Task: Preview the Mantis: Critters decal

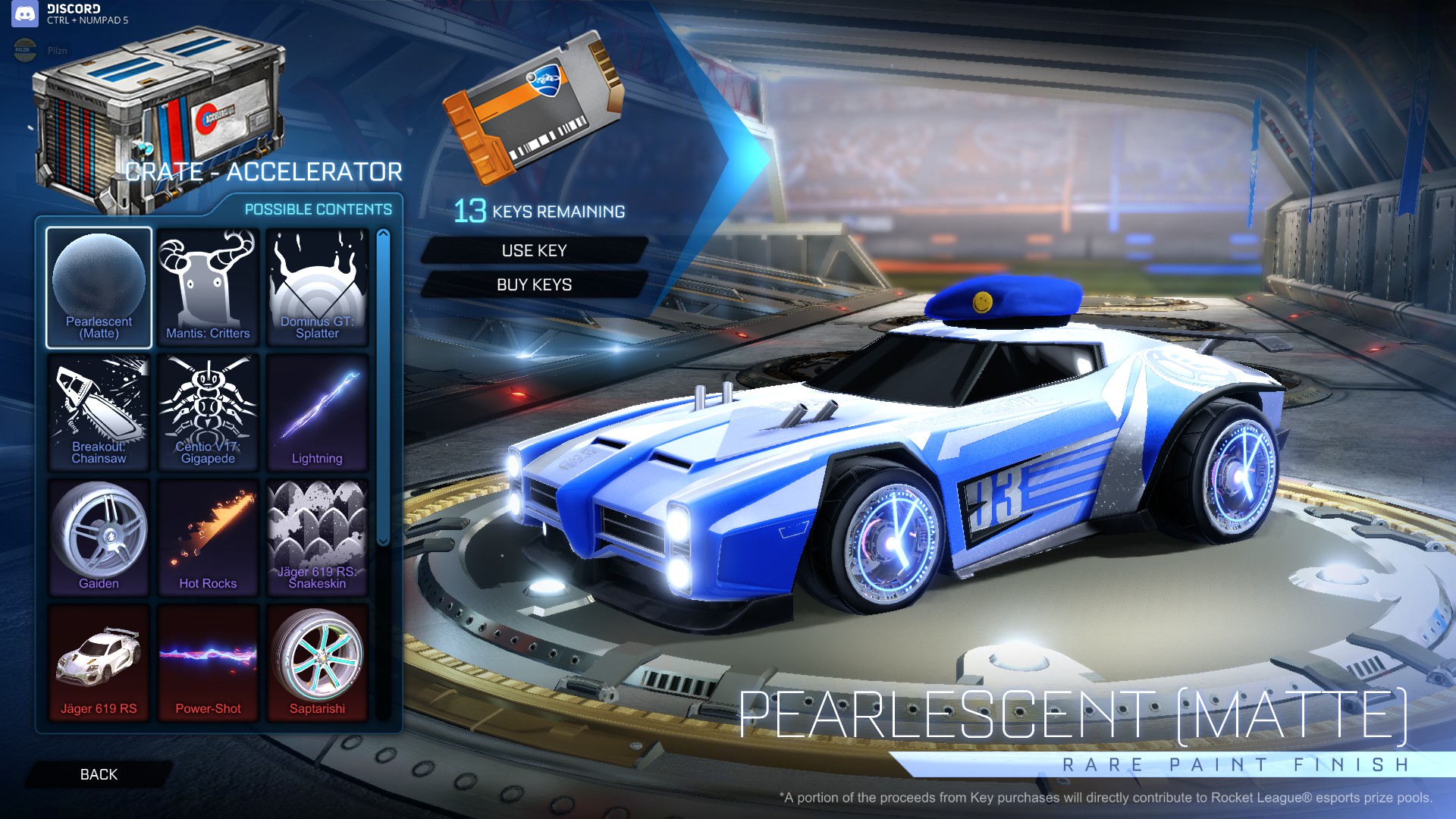Action: click(208, 287)
